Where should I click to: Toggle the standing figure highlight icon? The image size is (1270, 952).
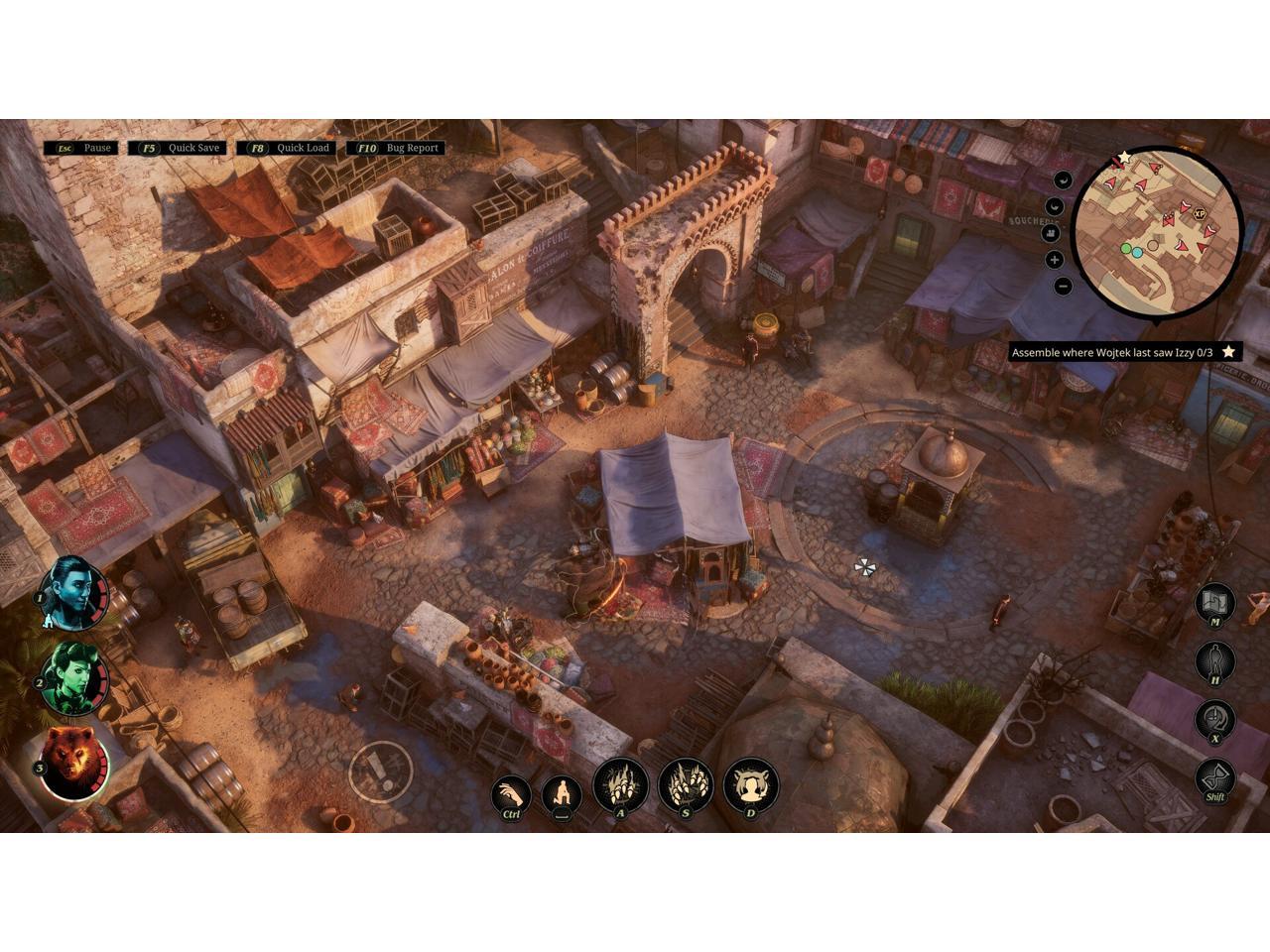click(1215, 660)
